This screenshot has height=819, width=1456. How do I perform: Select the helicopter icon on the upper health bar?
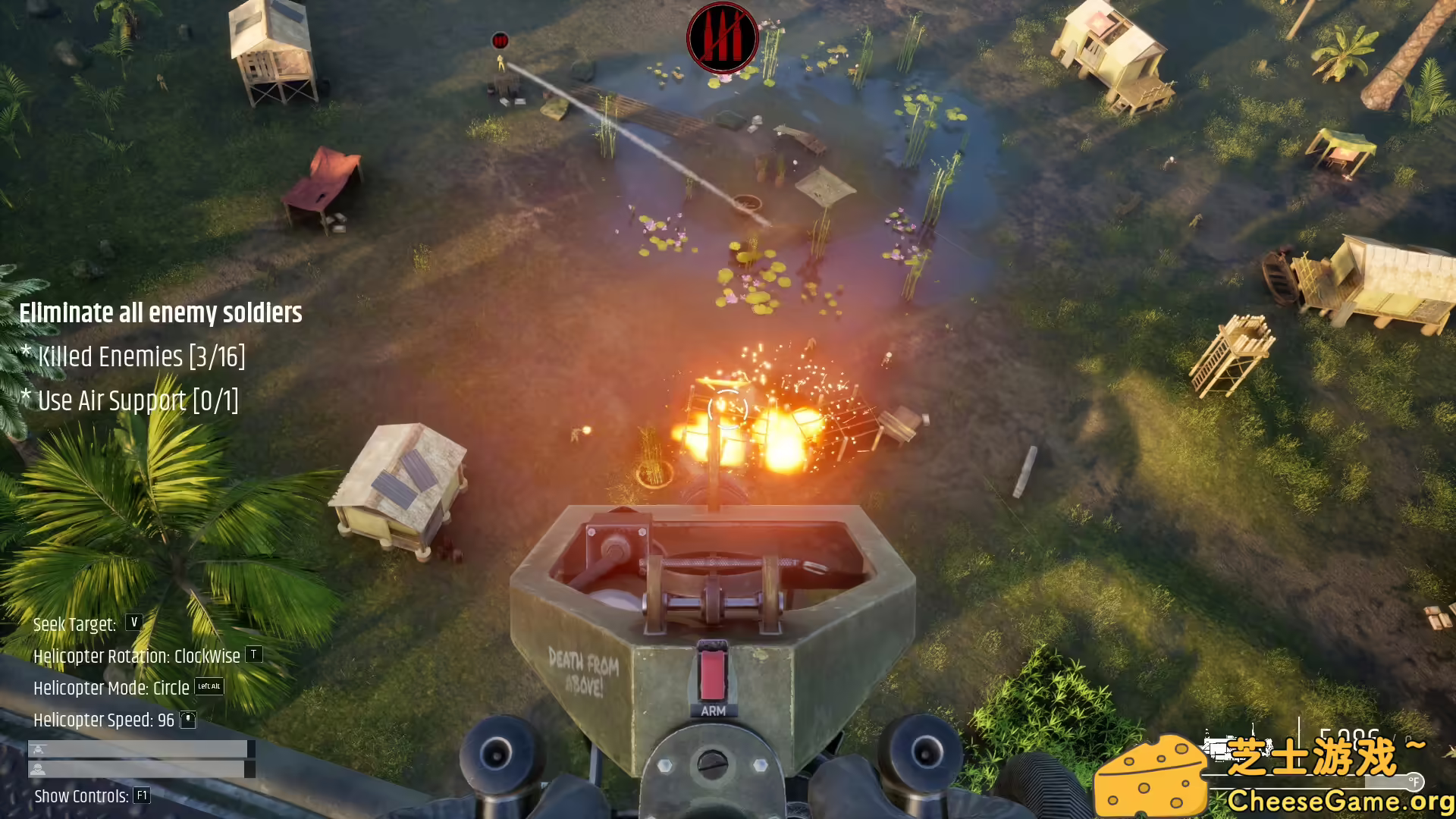coord(38,749)
